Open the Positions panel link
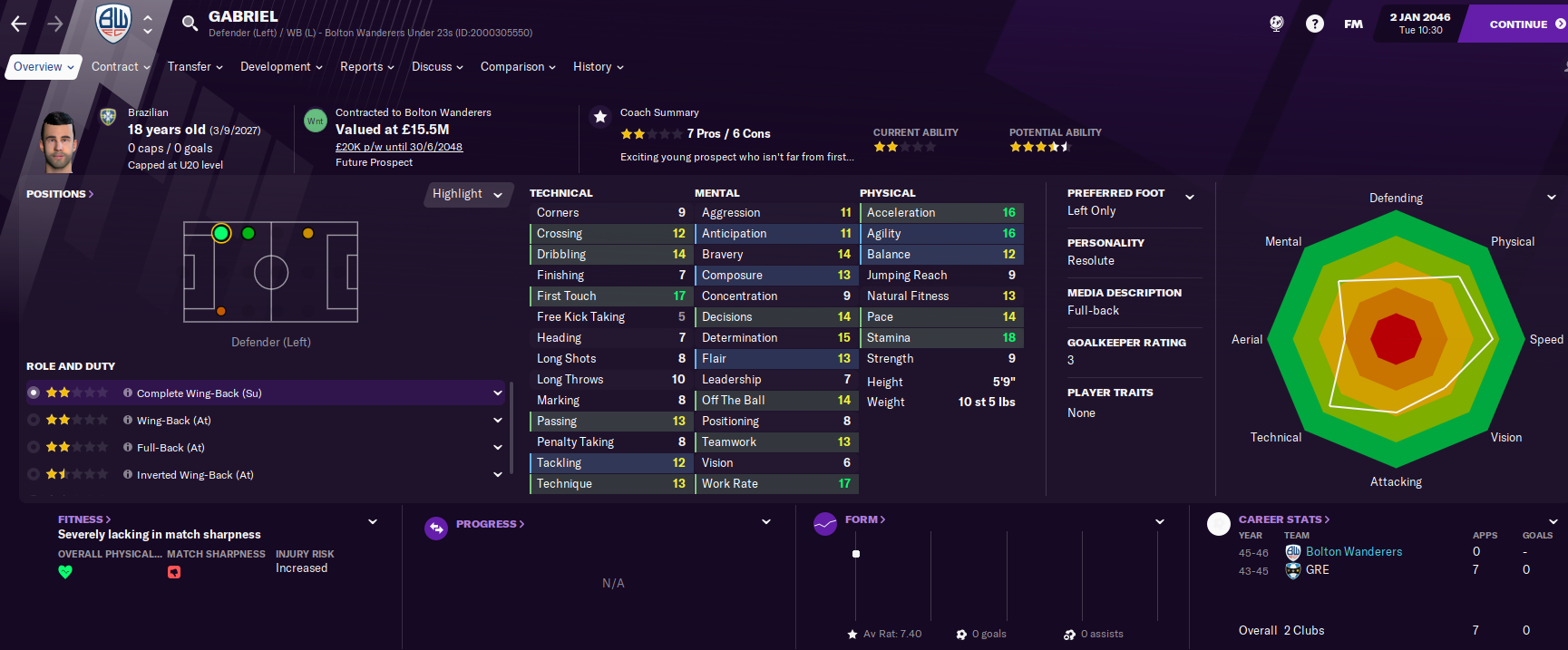This screenshot has height=650, width=1568. (x=60, y=194)
